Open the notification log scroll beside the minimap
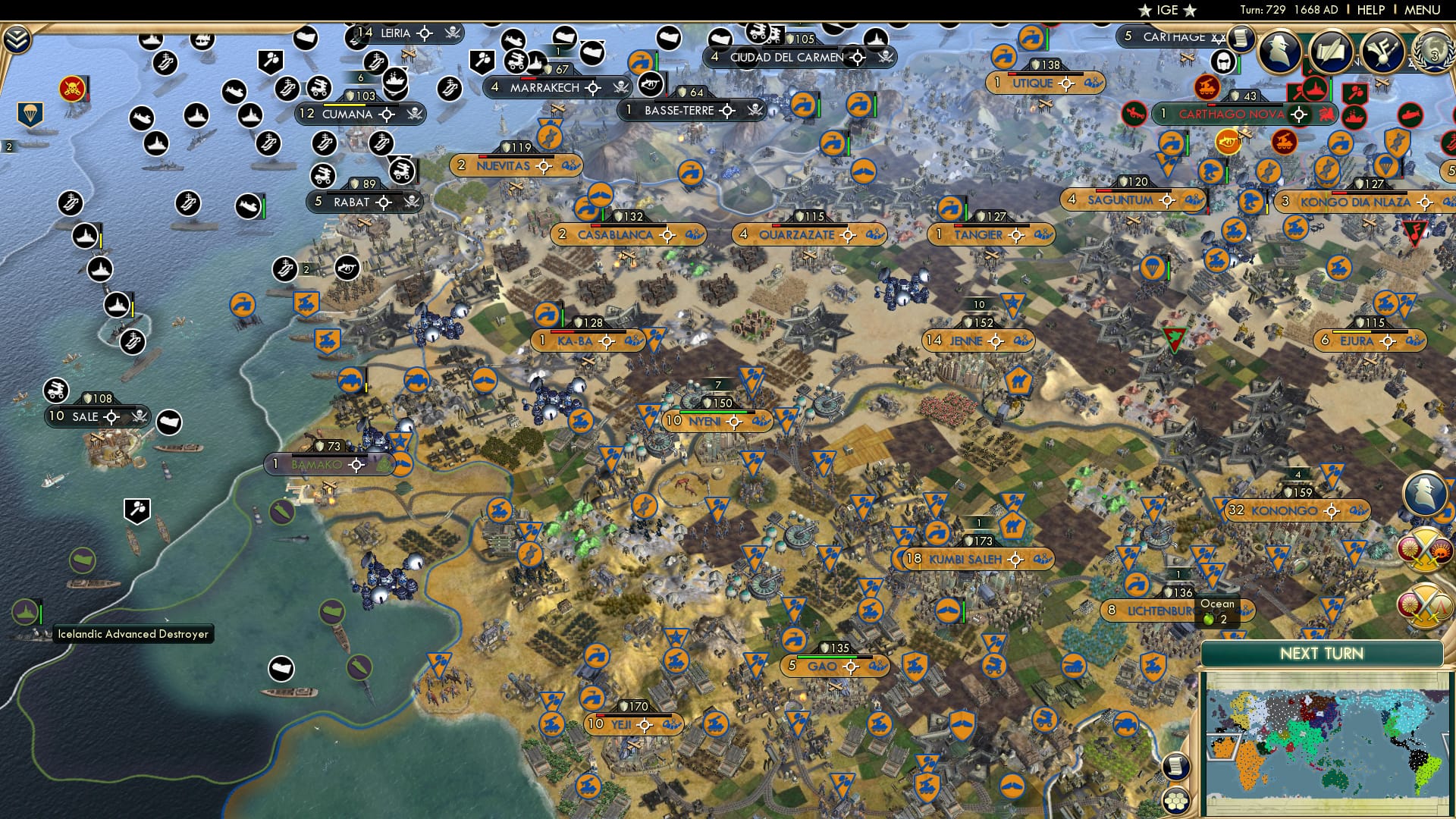This screenshot has width=1456, height=819. (x=1176, y=767)
